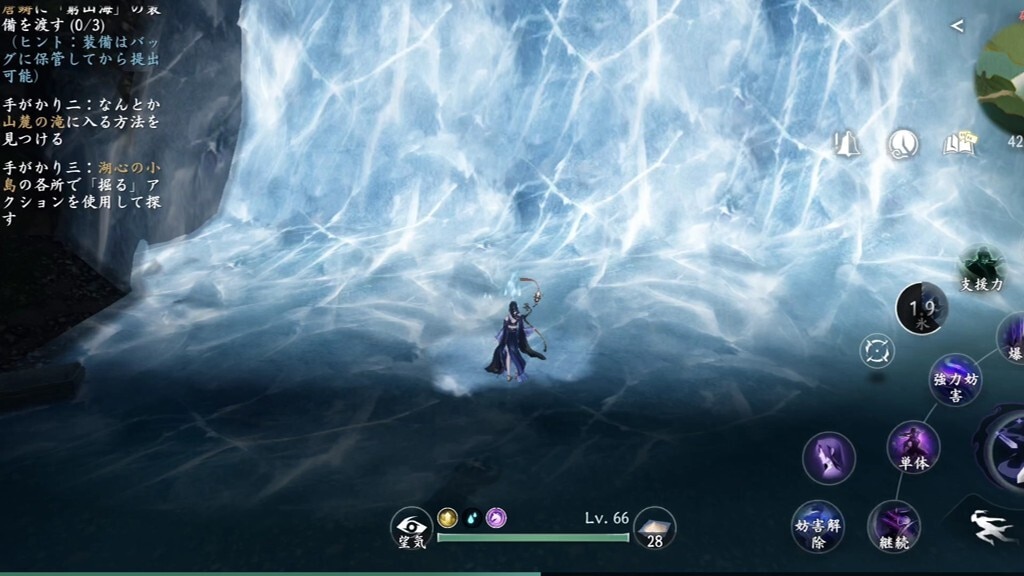
Task: Use the consumable item slot showing 28
Action: click(654, 527)
